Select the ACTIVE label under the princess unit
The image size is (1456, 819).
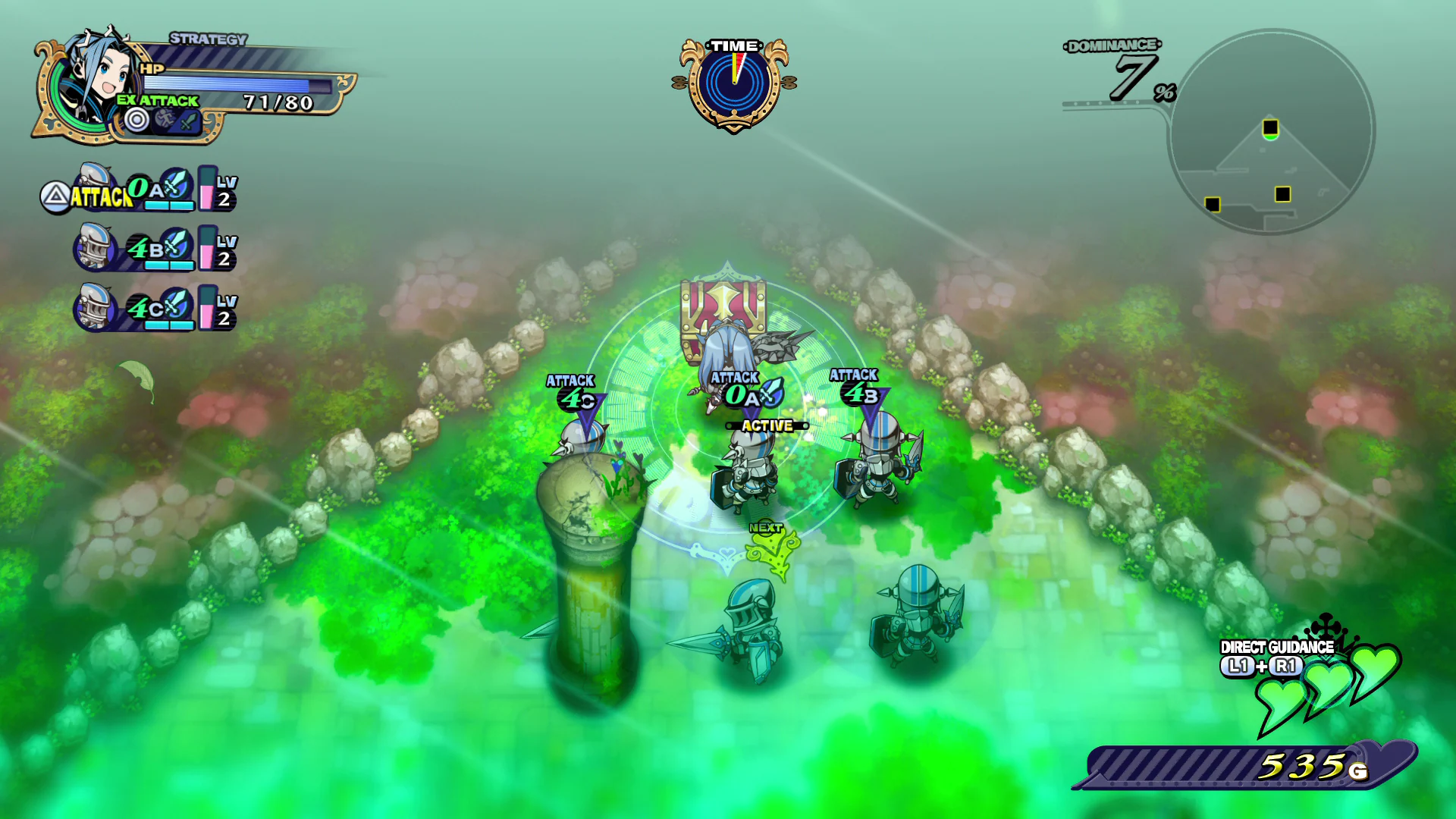pos(765,425)
